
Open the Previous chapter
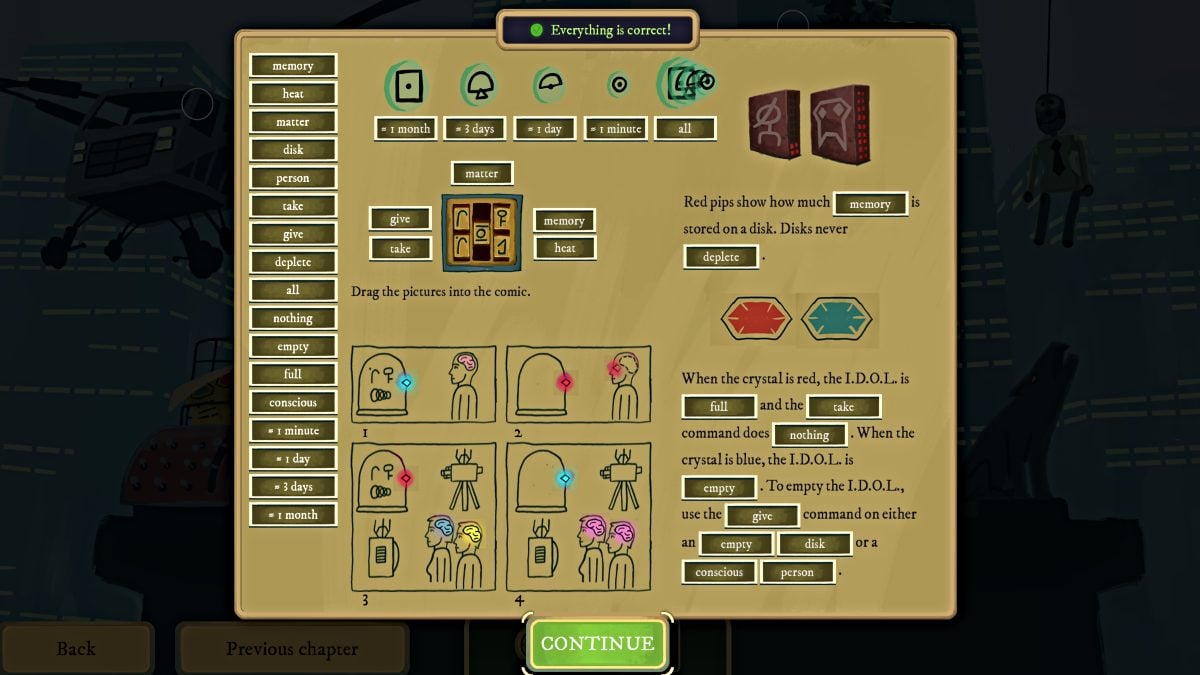292,649
